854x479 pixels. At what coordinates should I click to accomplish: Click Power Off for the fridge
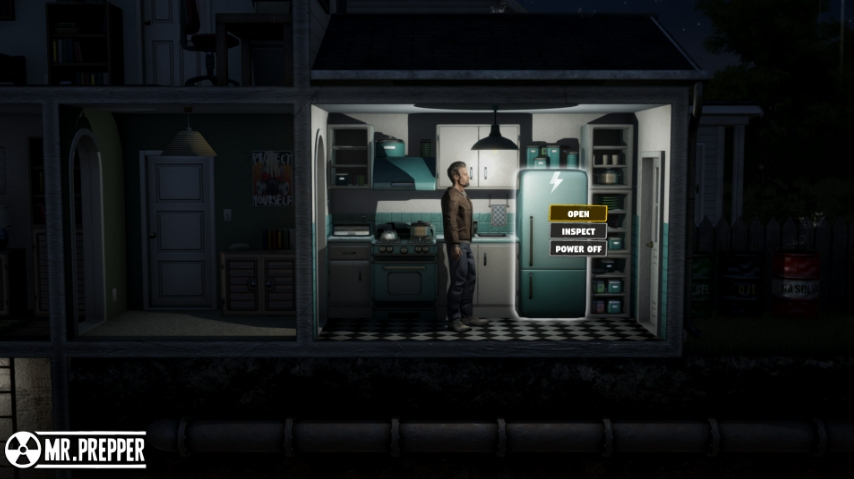578,248
